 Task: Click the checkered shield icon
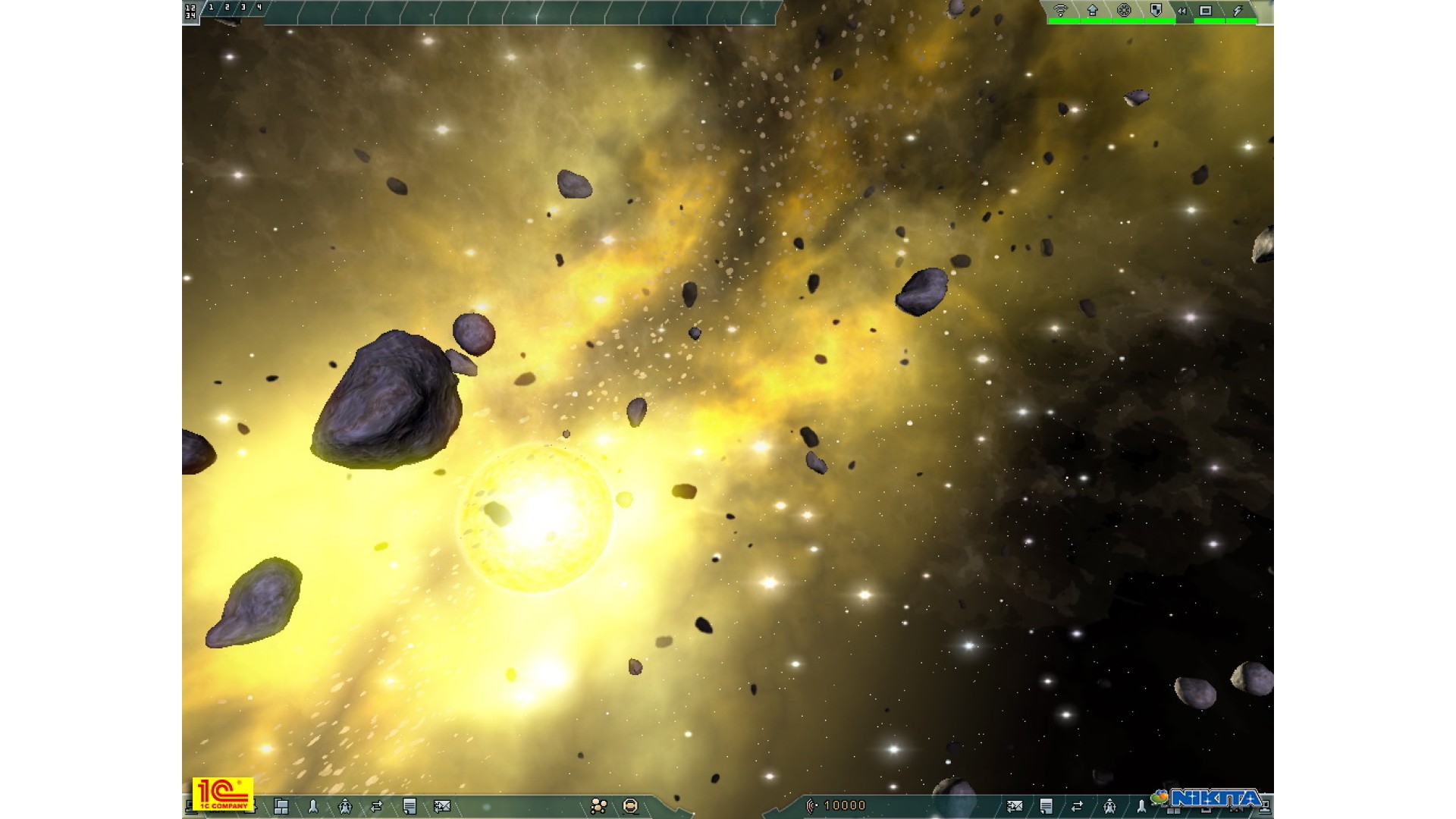(1156, 10)
